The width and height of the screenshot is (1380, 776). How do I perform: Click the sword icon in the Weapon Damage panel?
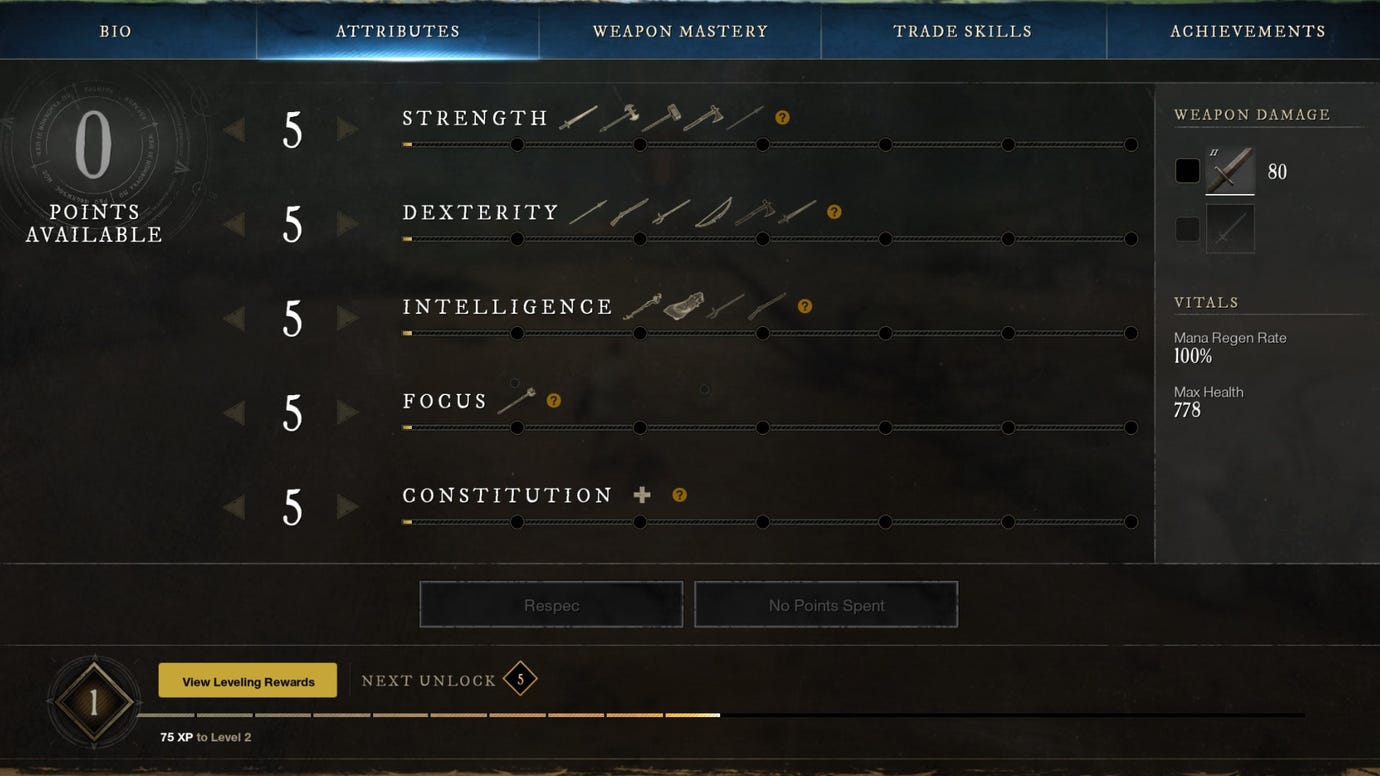coord(1229,170)
